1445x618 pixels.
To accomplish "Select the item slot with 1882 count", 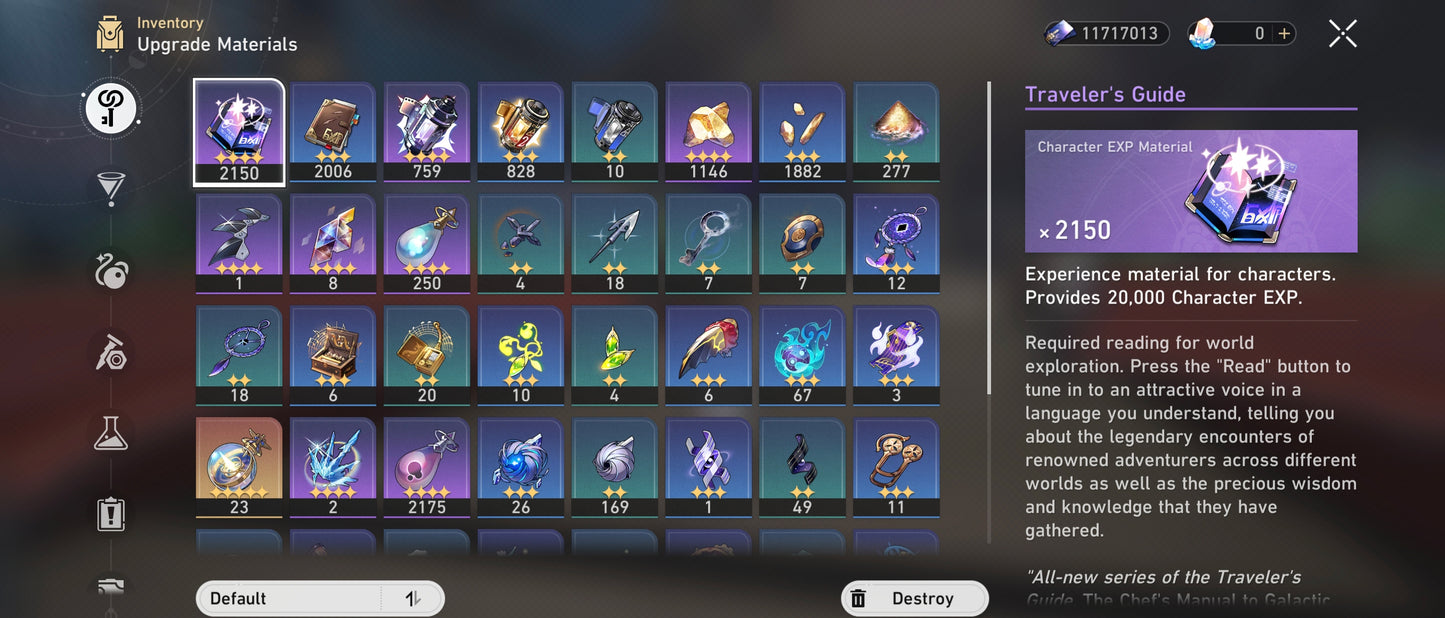I will click(803, 132).
